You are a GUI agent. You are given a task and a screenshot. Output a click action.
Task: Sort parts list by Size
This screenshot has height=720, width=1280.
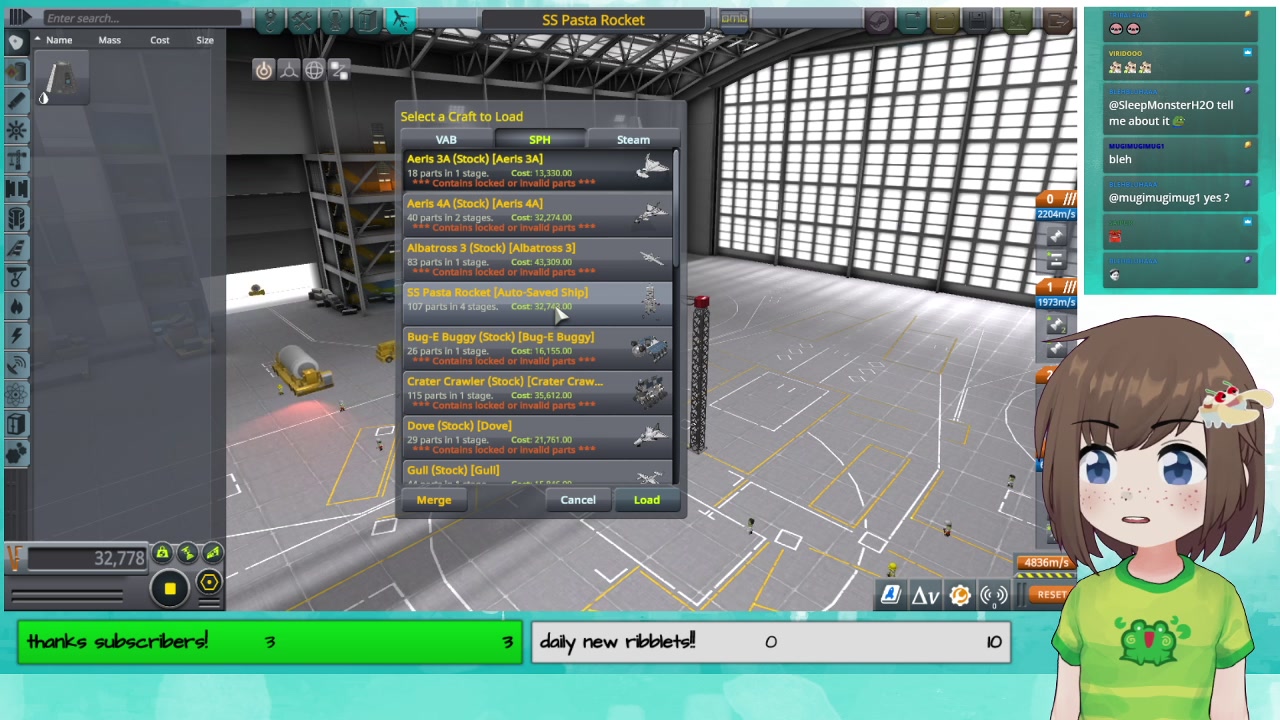(205, 40)
